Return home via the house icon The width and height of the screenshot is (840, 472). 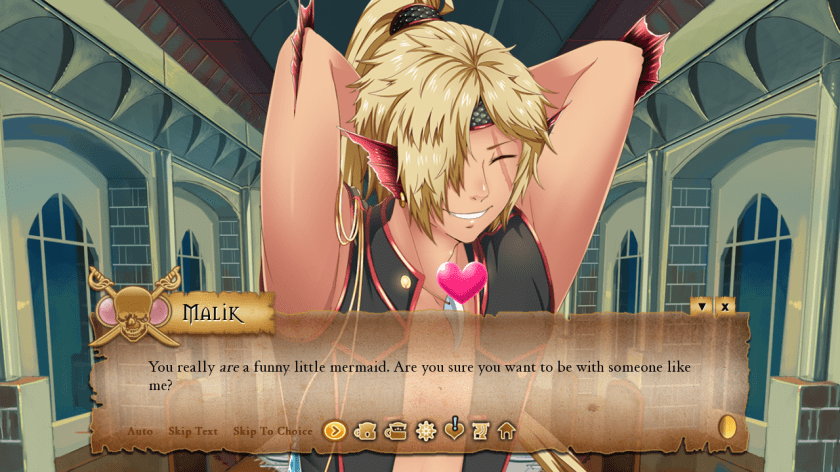pyautogui.click(x=507, y=431)
